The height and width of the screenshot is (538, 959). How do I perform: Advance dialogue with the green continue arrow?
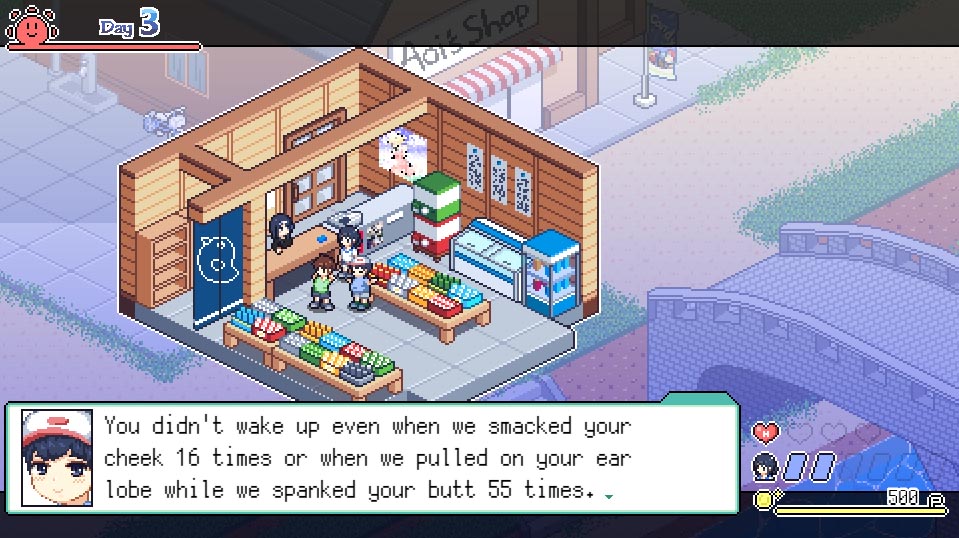[x=608, y=495]
